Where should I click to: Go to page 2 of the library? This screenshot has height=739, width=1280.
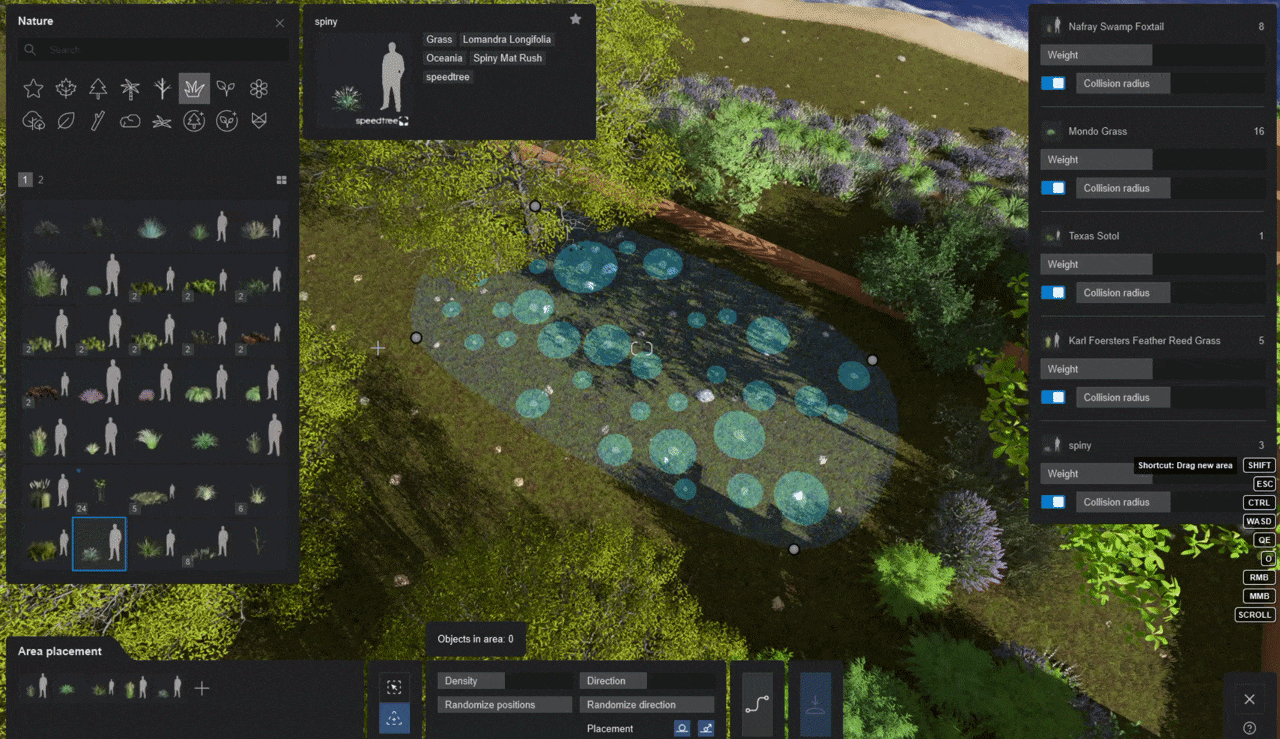tap(41, 180)
